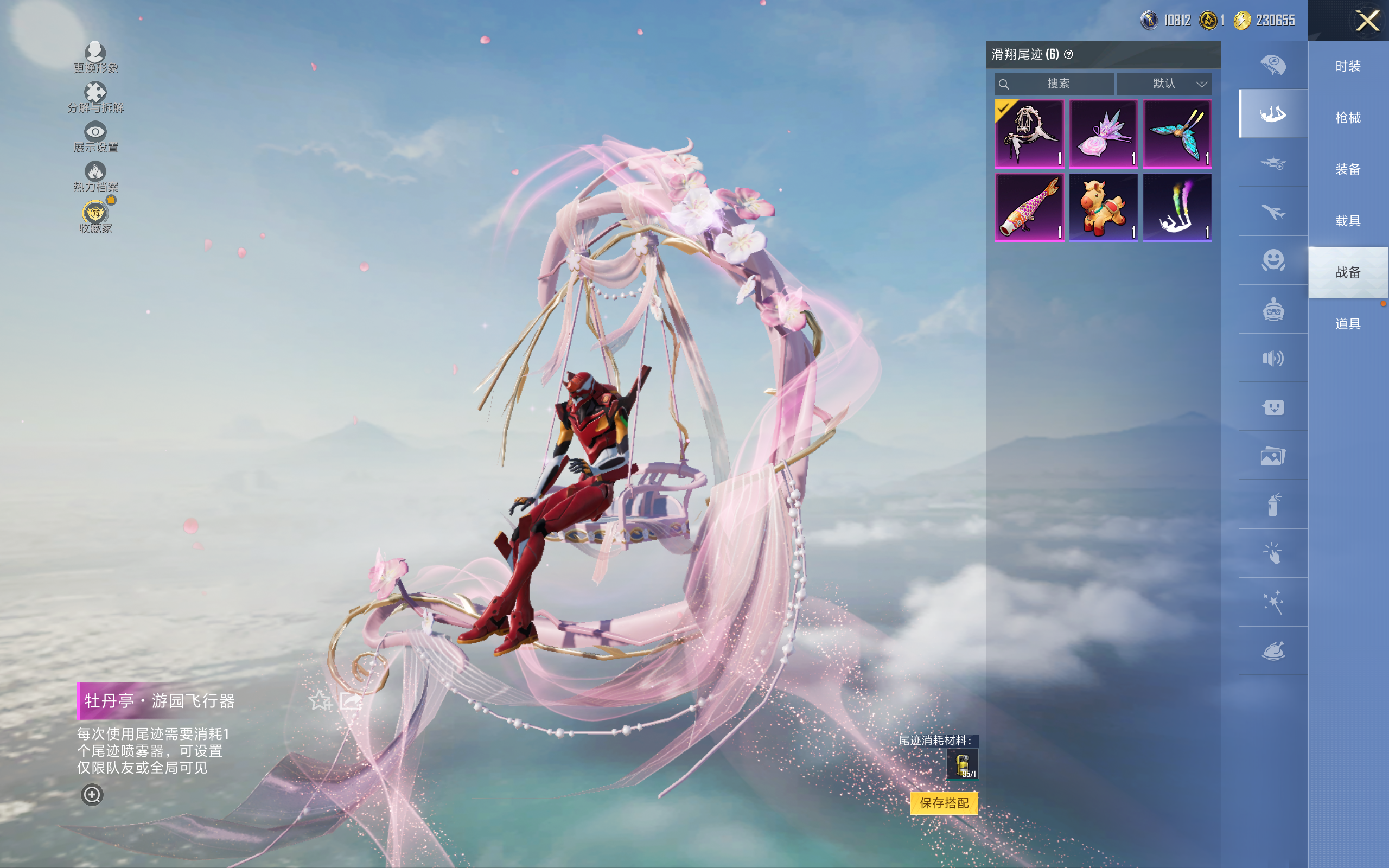Image resolution: width=1389 pixels, height=868 pixels.
Task: Open the 默认 sort dropdown
Action: coord(1164,84)
